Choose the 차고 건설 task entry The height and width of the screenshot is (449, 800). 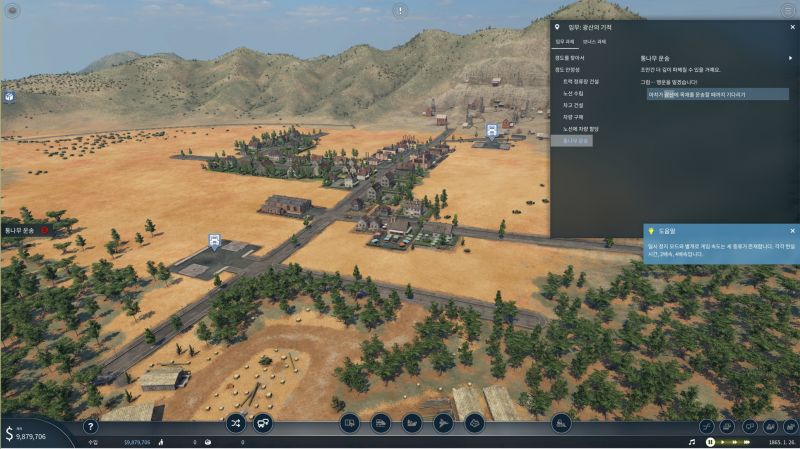(x=573, y=105)
